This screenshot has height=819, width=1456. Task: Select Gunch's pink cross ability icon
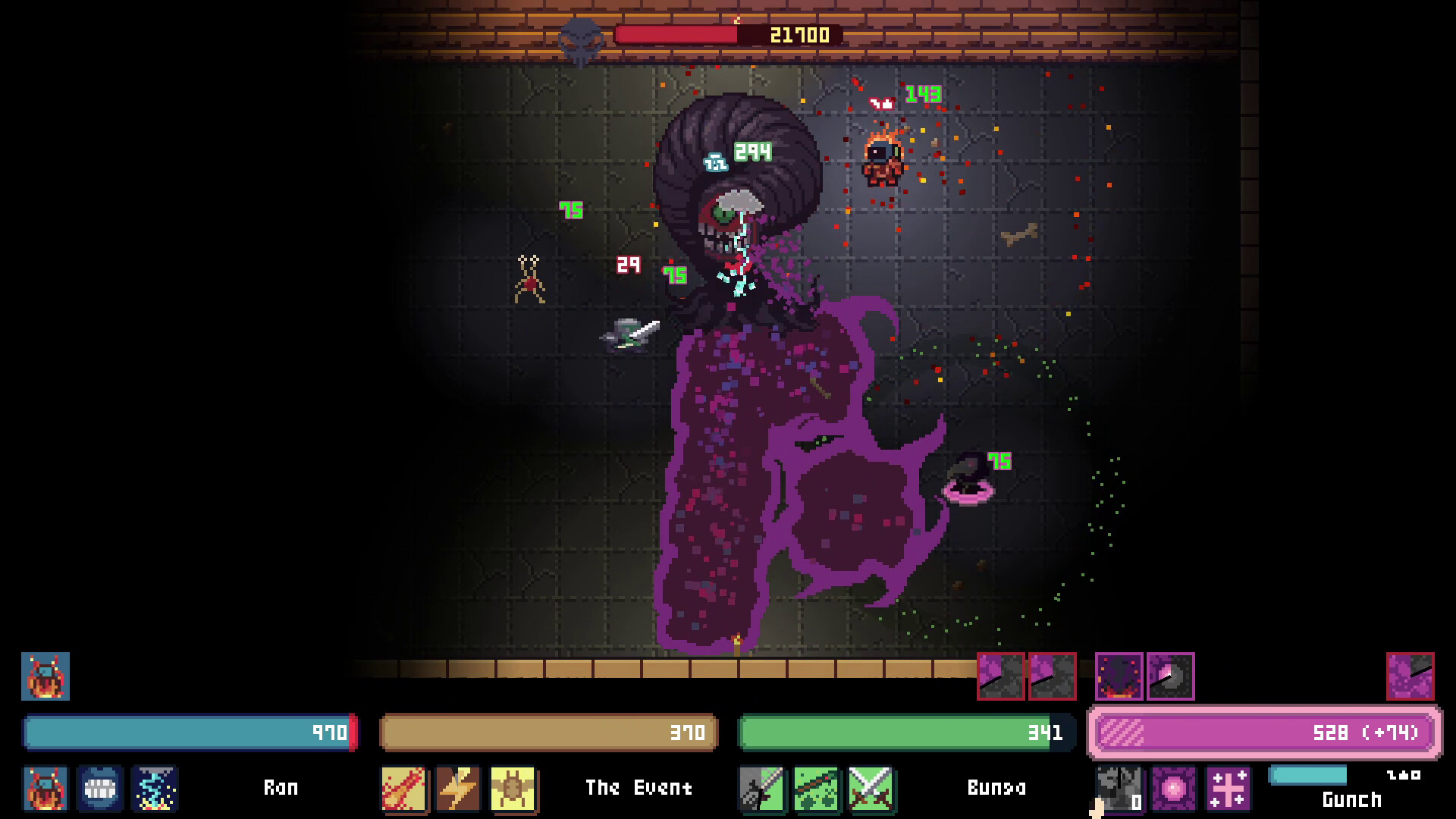click(x=1228, y=789)
